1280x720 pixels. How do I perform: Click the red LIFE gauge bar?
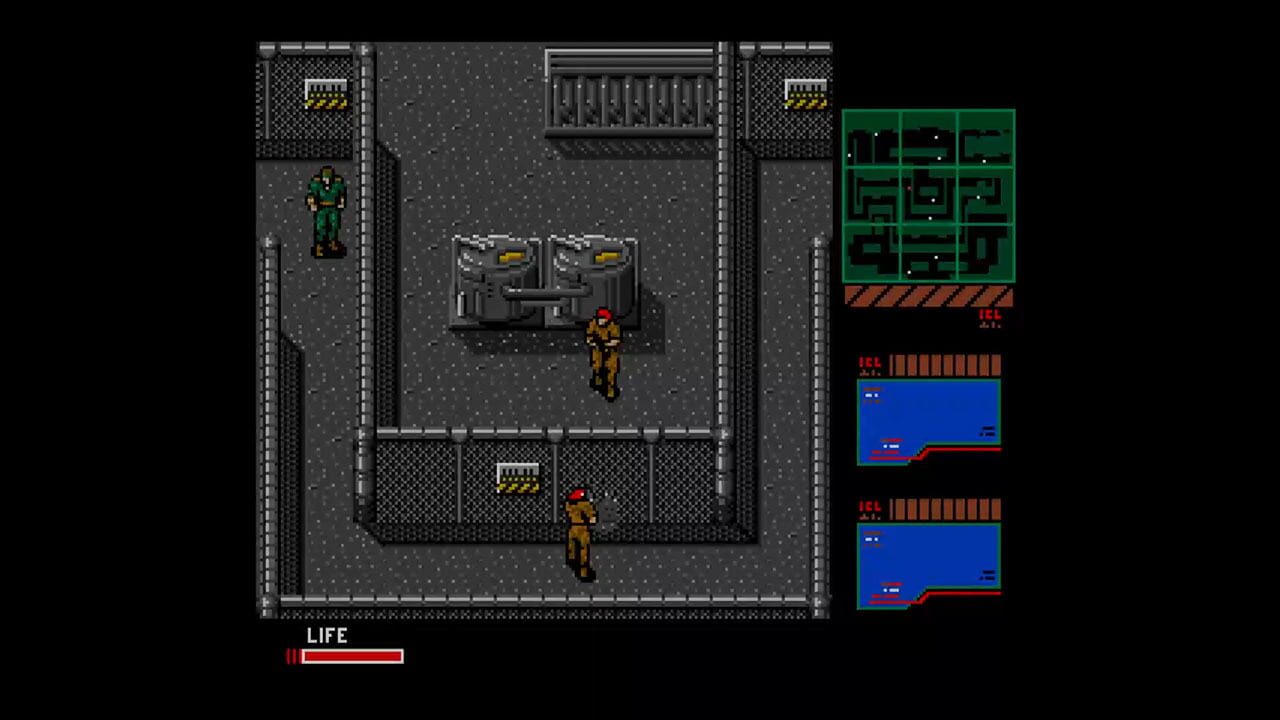click(x=350, y=657)
